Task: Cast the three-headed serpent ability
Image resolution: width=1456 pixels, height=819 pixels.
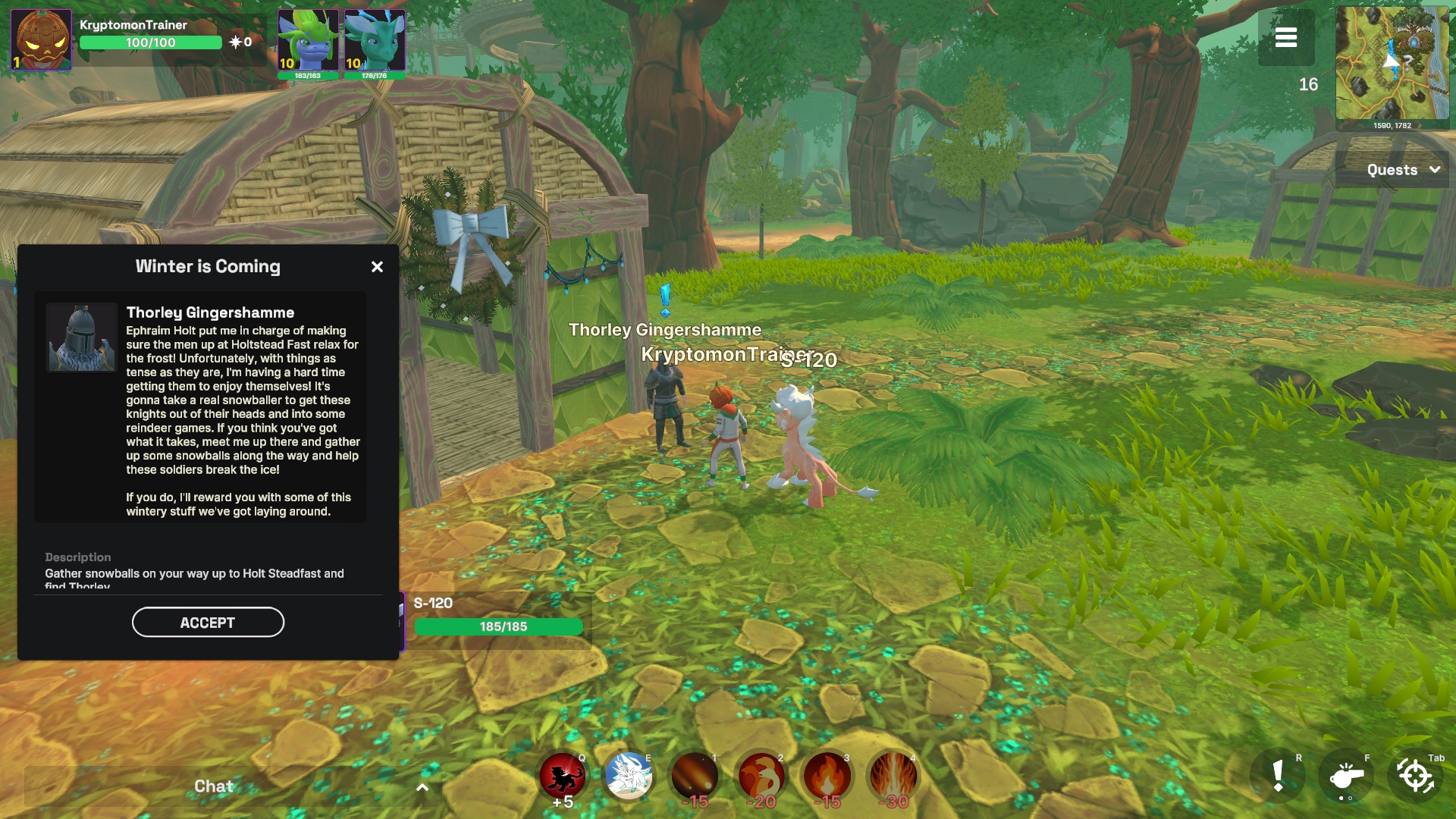Action: (x=761, y=777)
